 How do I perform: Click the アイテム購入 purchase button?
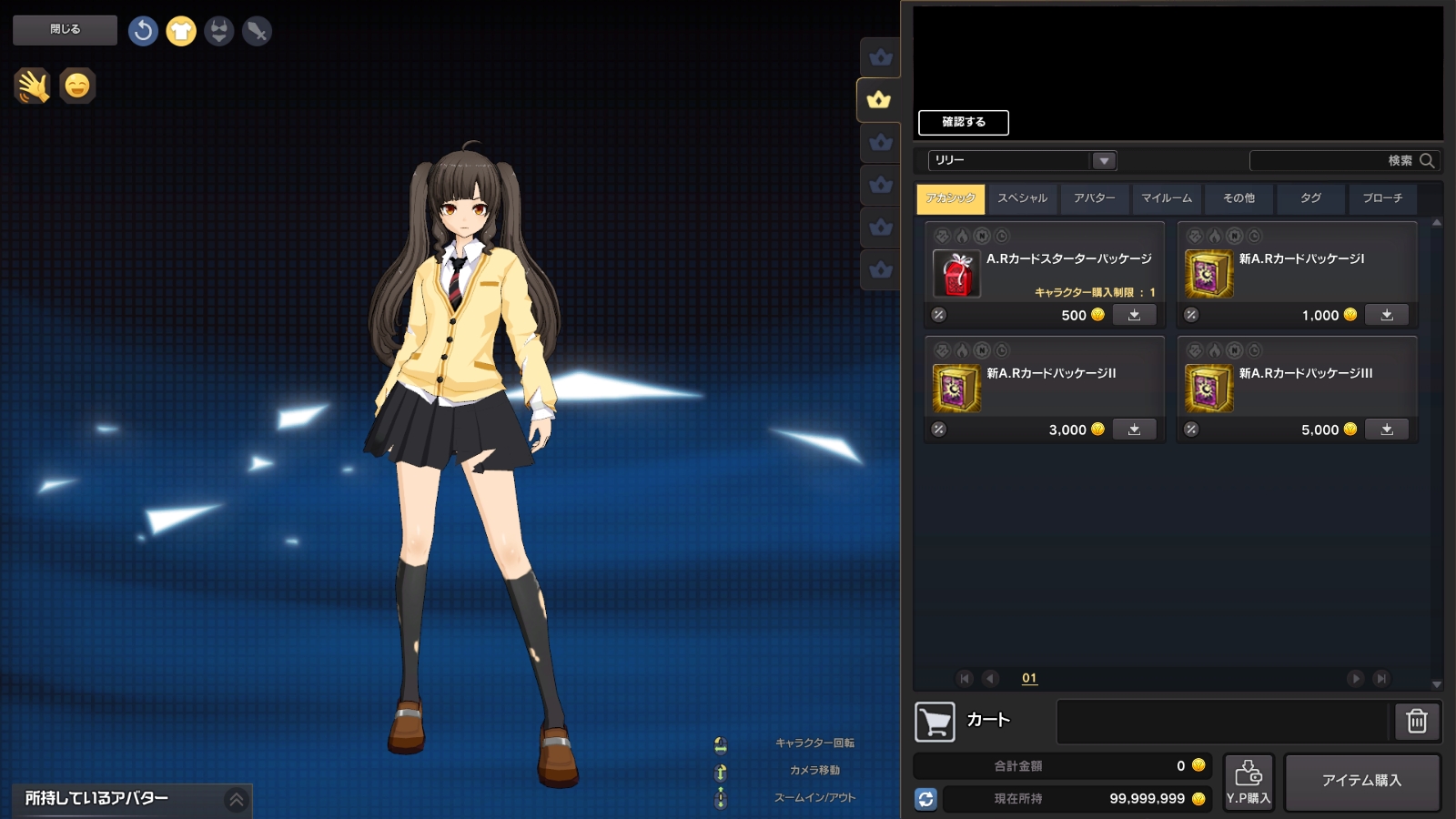pyautogui.click(x=1362, y=781)
